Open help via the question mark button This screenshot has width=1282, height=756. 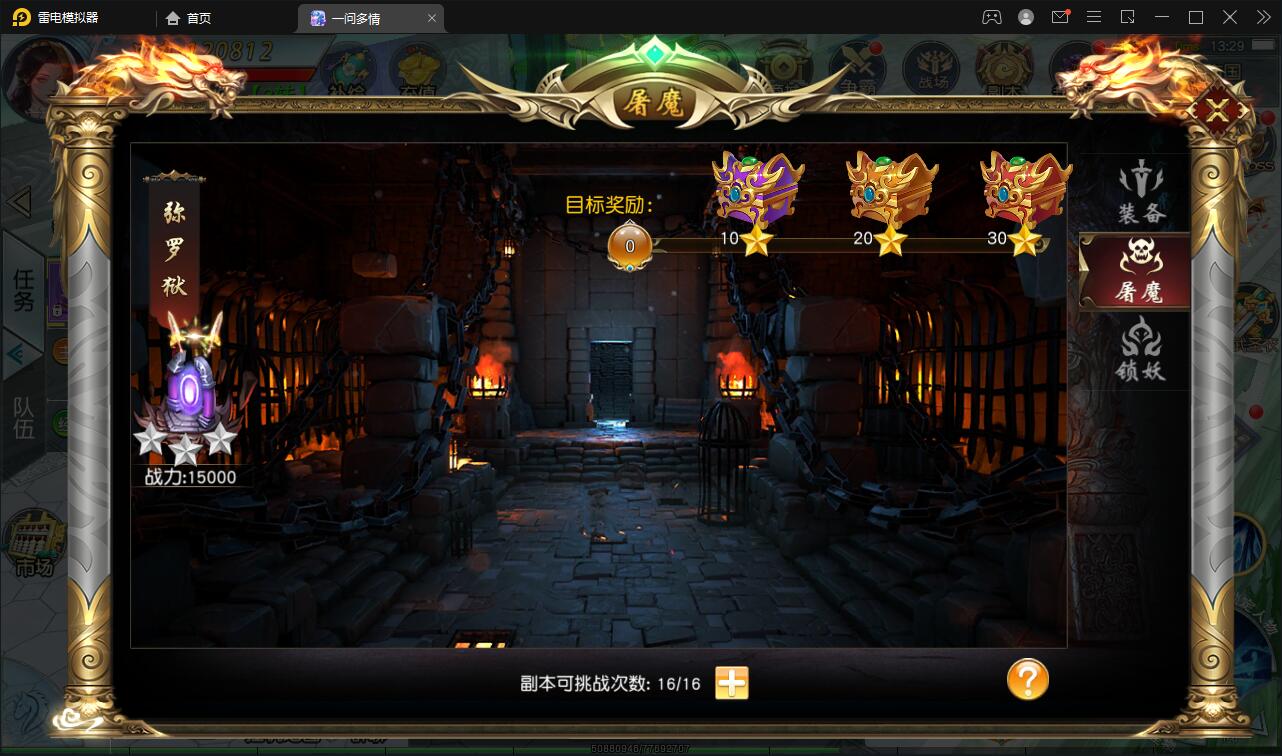(x=1027, y=681)
